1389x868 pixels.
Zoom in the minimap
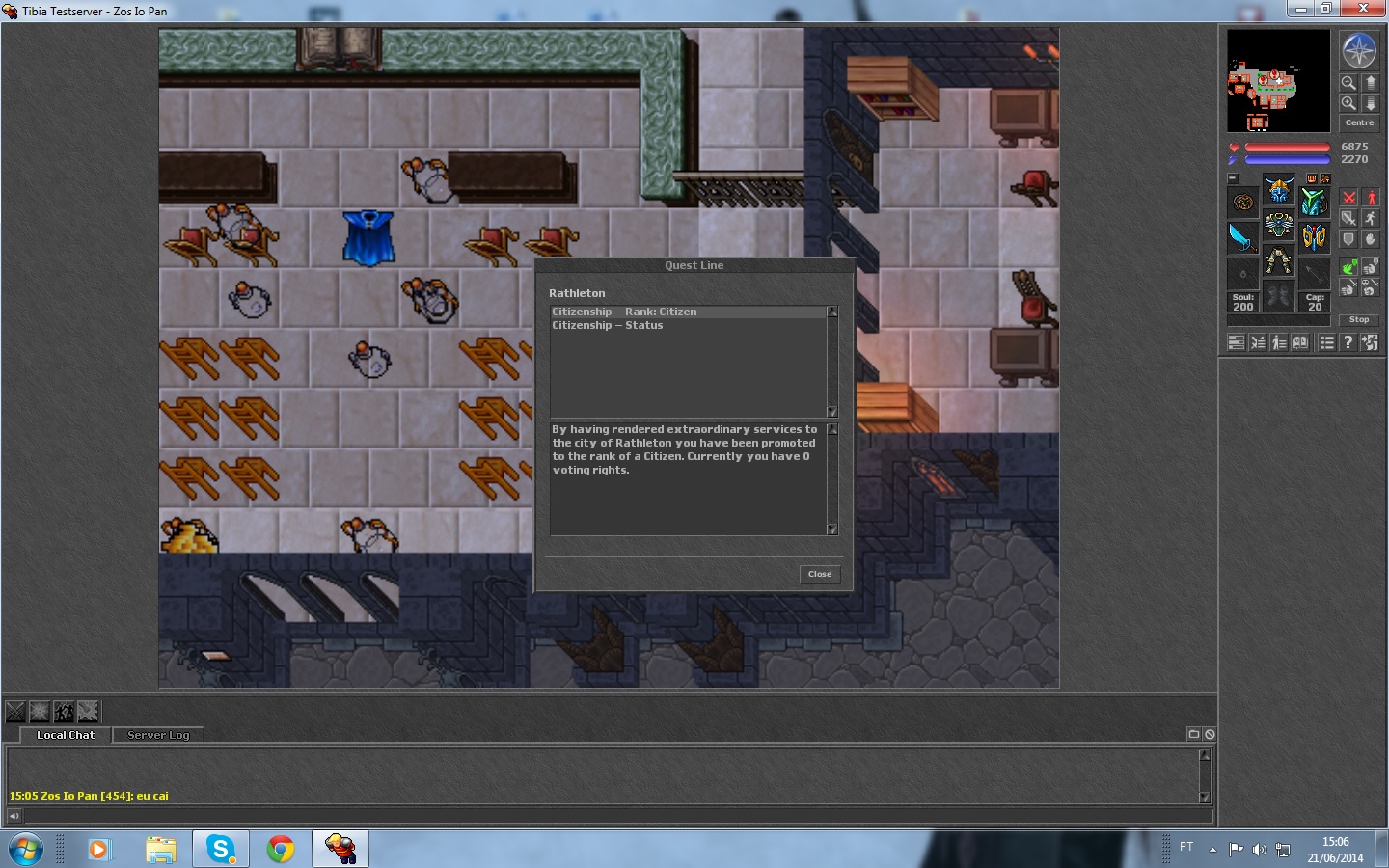[1348, 103]
